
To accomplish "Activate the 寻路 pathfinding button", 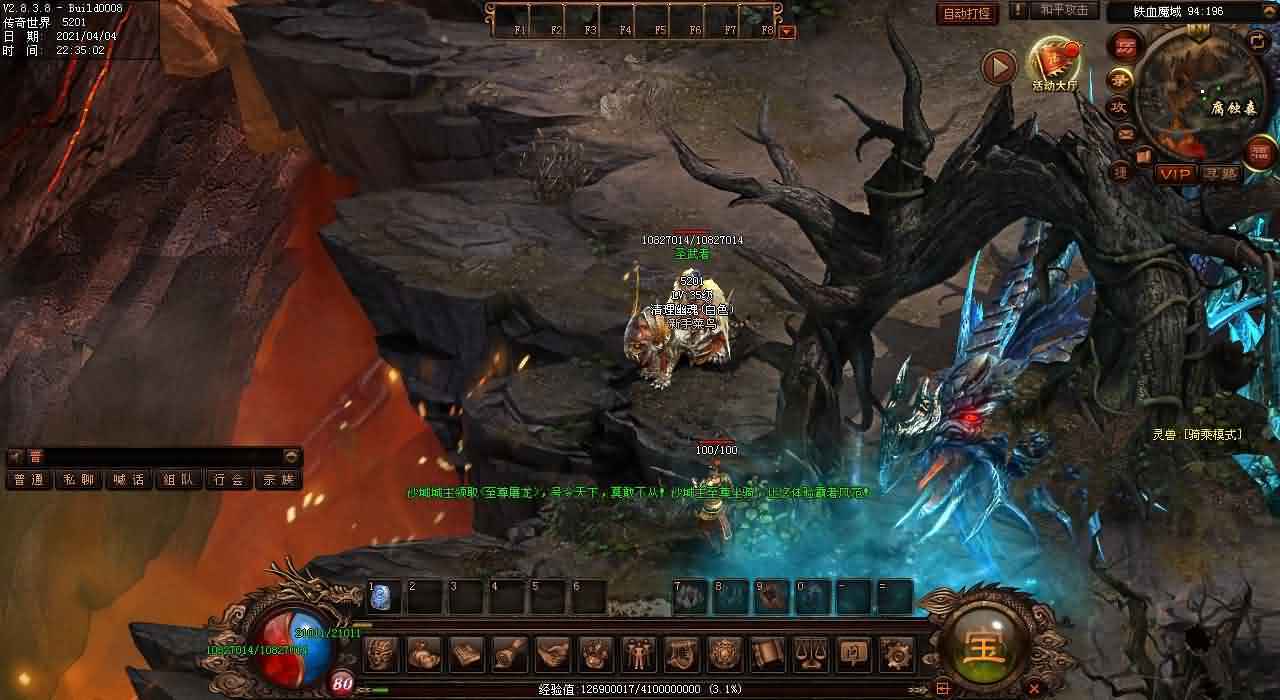I will point(1220,174).
